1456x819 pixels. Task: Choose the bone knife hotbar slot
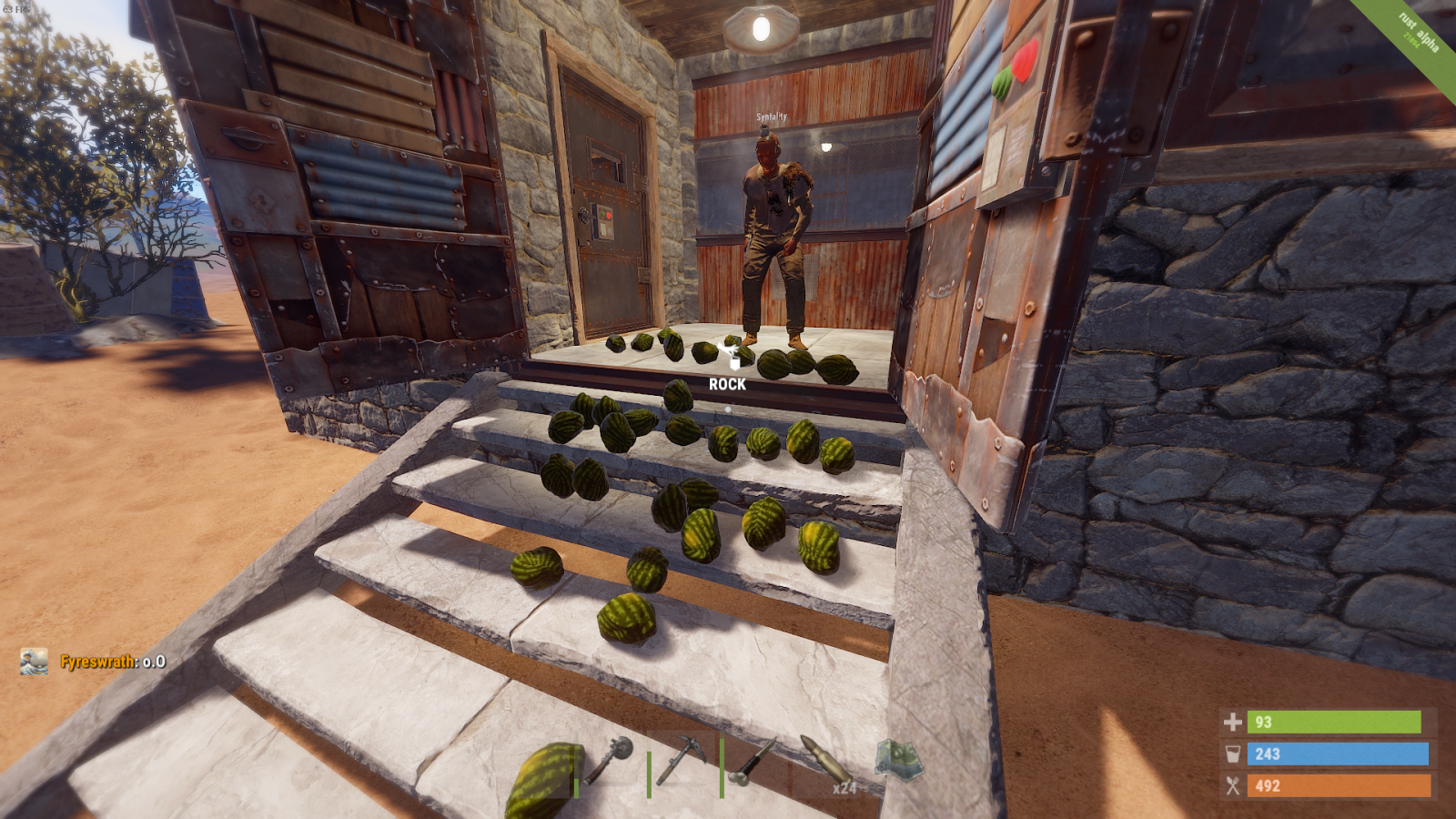[x=755, y=761]
